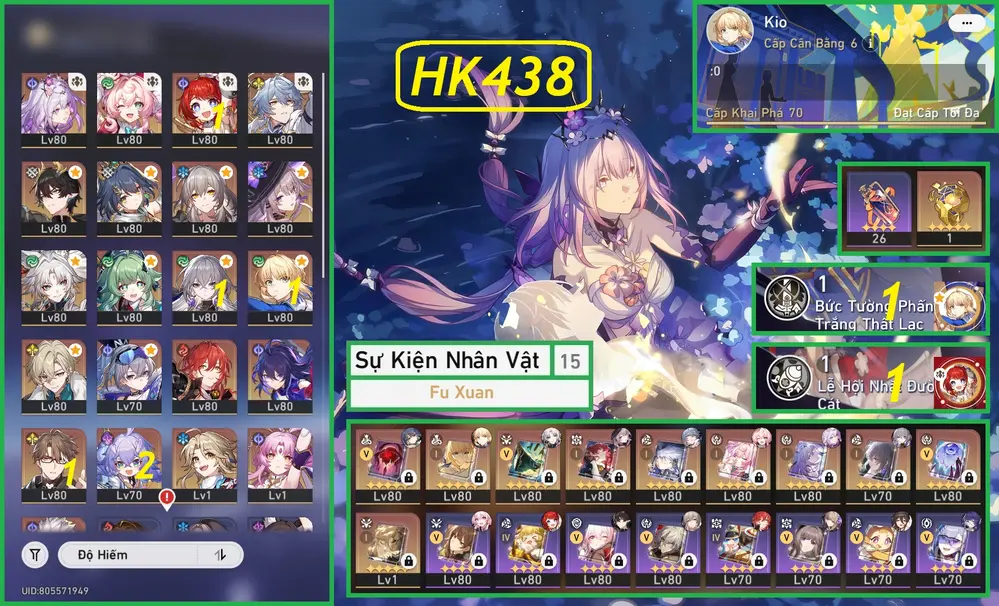Open the three-dot menu on Kio's profile
Image resolution: width=999 pixels, height=606 pixels.
965,22
